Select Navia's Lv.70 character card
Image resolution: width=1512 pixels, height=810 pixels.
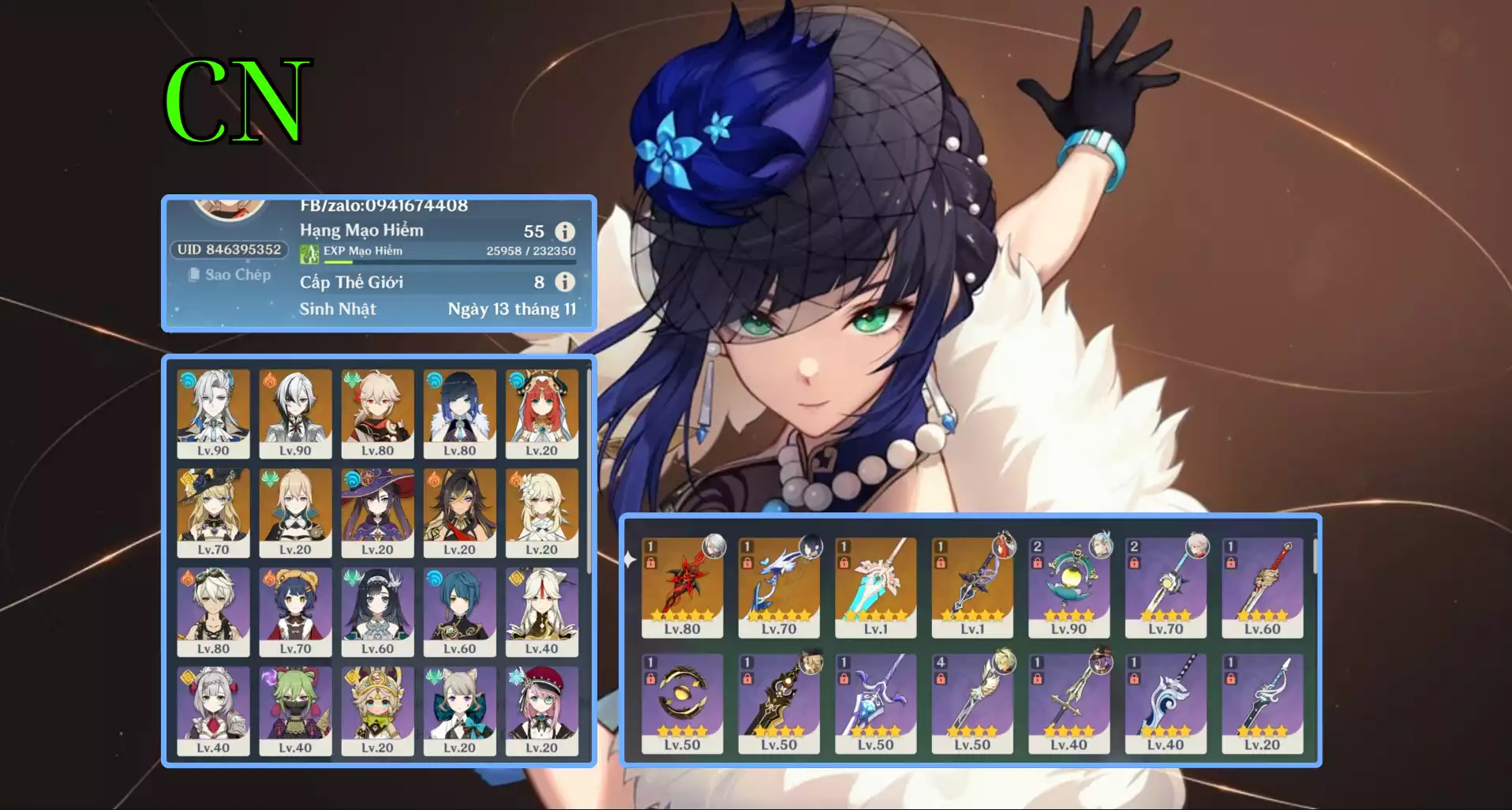click(213, 513)
